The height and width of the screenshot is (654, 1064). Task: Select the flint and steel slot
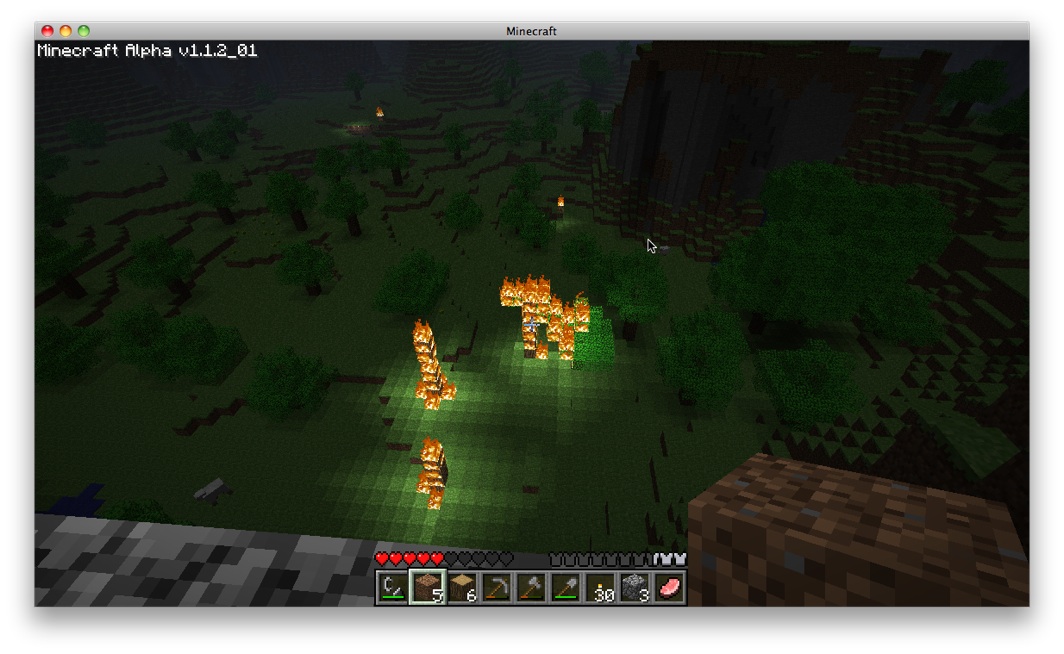coord(393,589)
